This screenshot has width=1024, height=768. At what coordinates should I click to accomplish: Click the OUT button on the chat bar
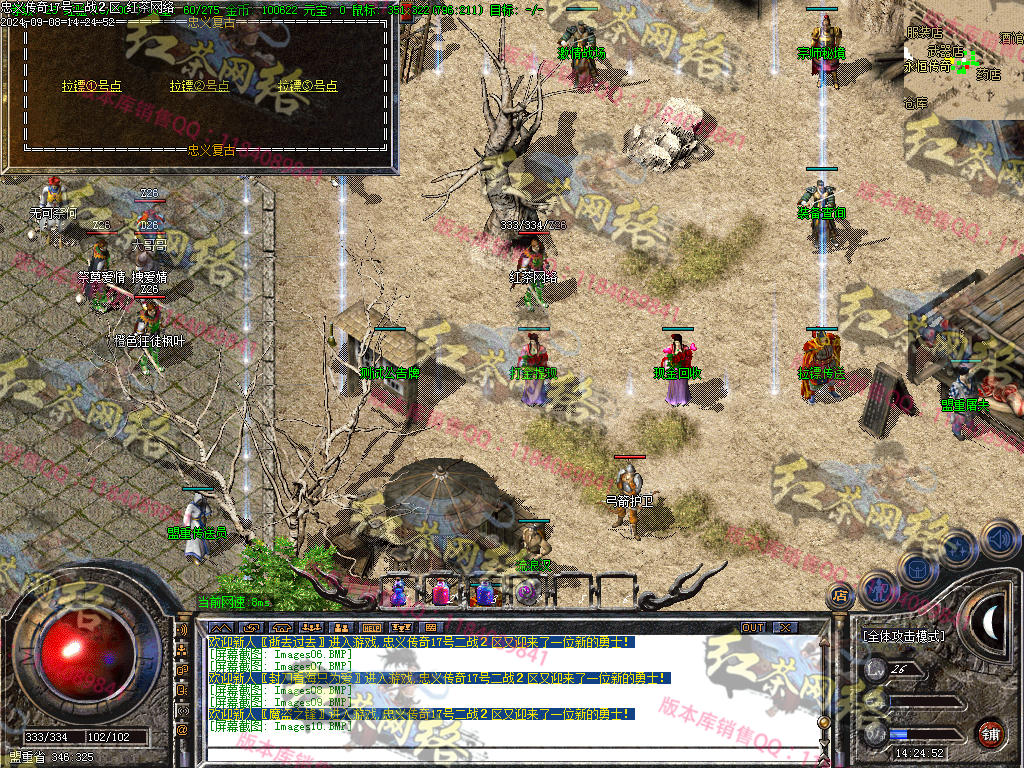(753, 627)
